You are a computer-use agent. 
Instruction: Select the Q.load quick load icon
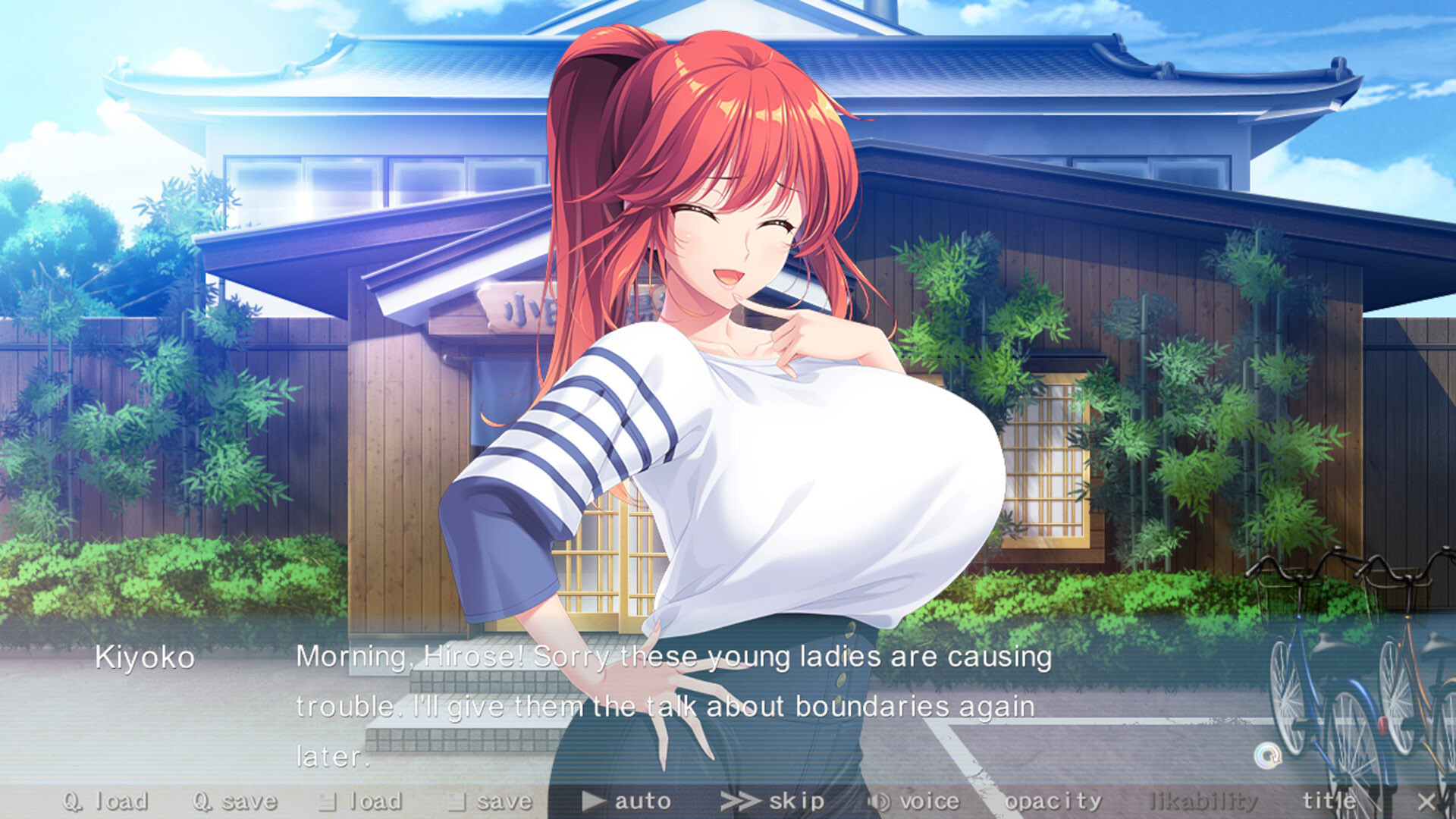coord(71,802)
